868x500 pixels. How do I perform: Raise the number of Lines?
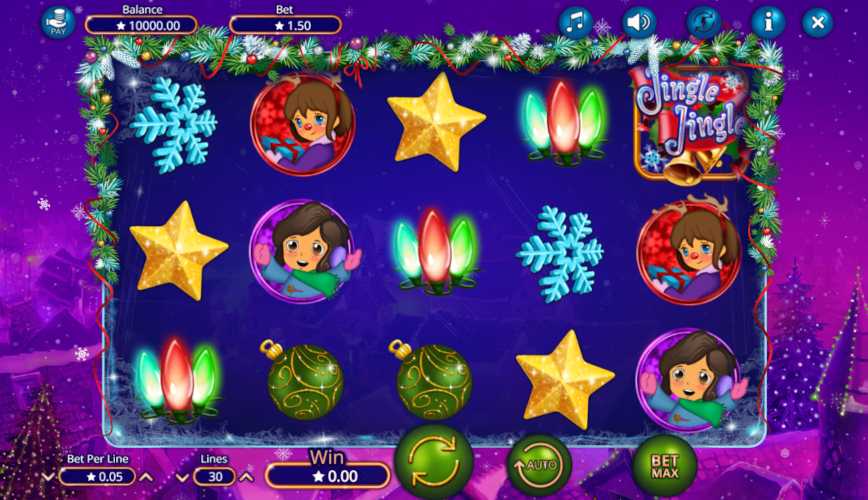coord(246,477)
